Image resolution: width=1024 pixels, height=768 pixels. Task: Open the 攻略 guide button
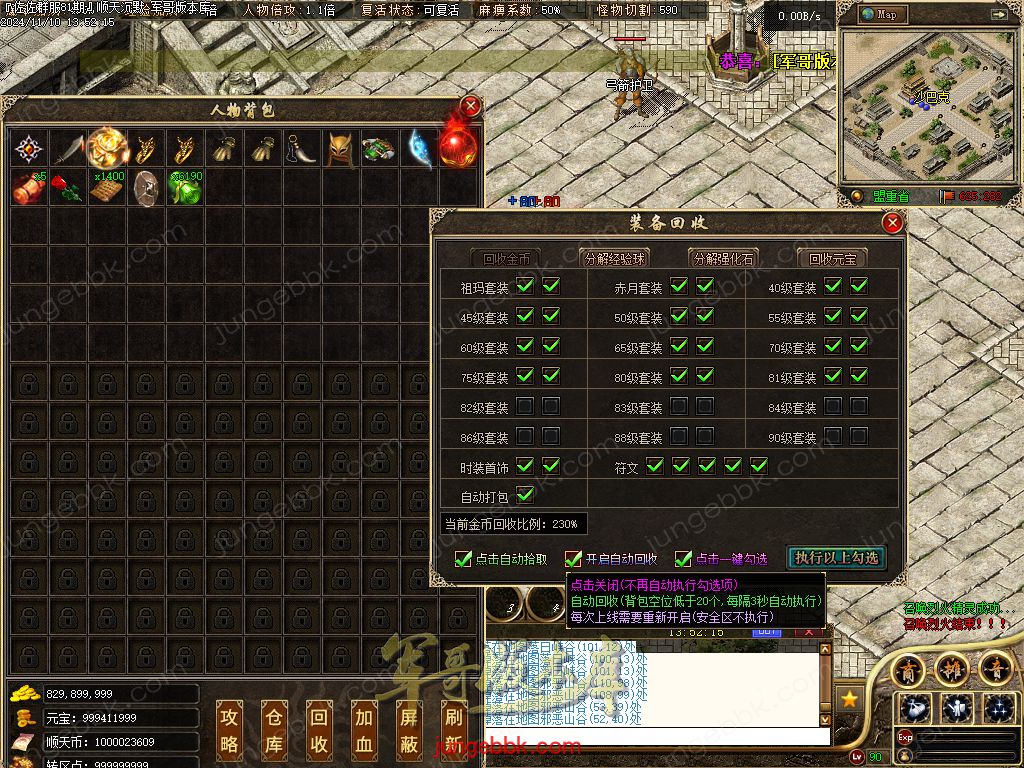(x=230, y=729)
